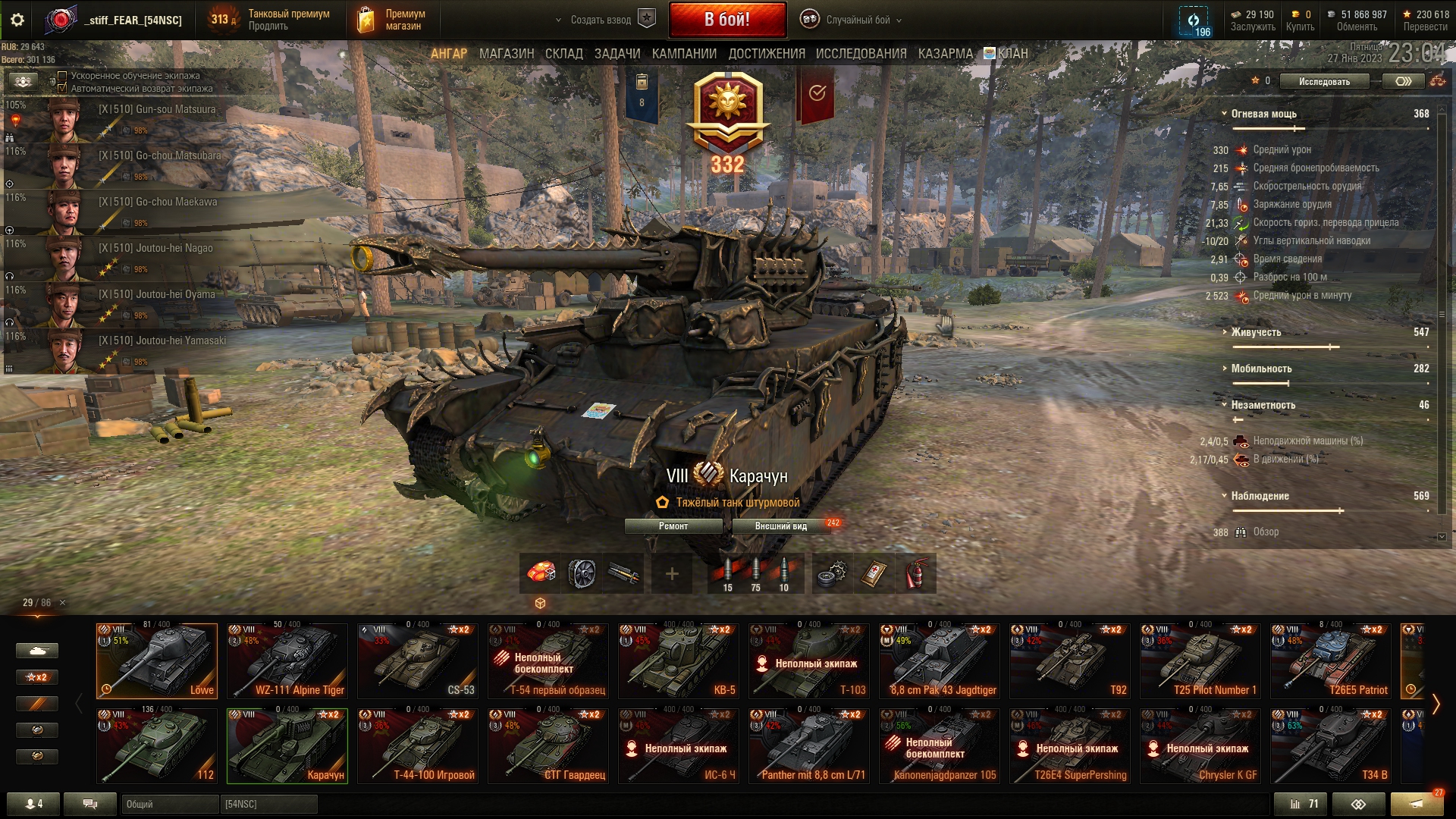
Task: Click the Ремонт repair button
Action: point(673,526)
